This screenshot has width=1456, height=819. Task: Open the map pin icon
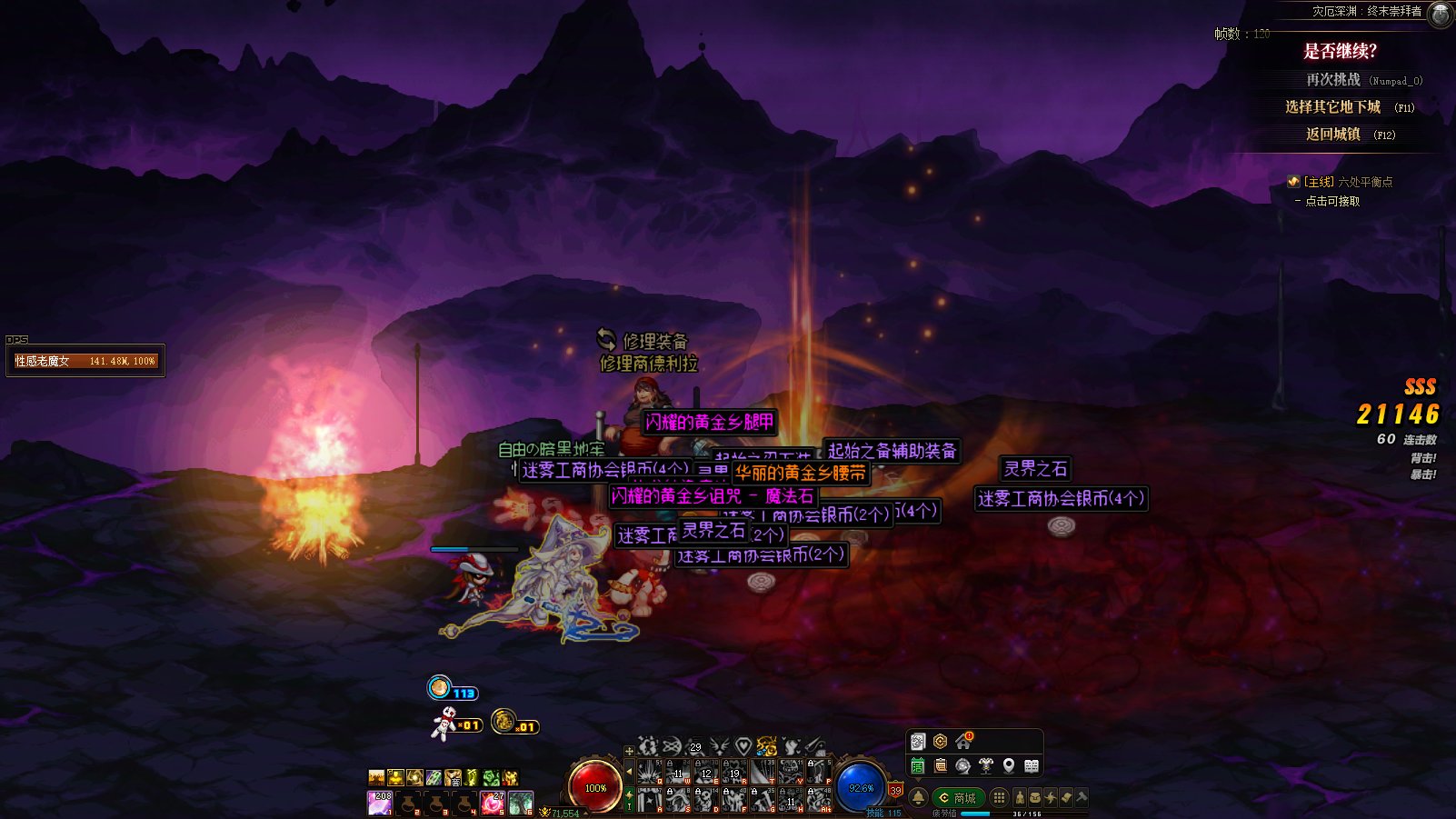(1009, 766)
